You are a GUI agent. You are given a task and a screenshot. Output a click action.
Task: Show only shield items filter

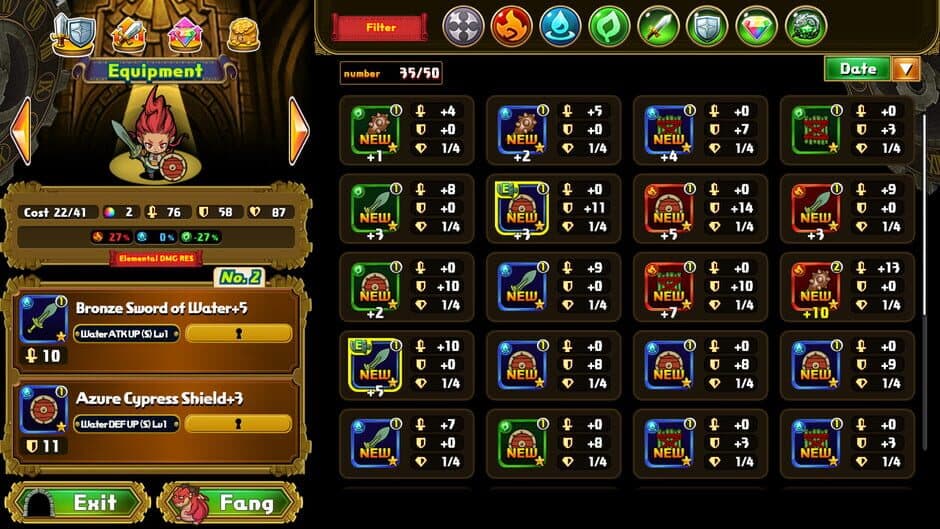point(708,26)
